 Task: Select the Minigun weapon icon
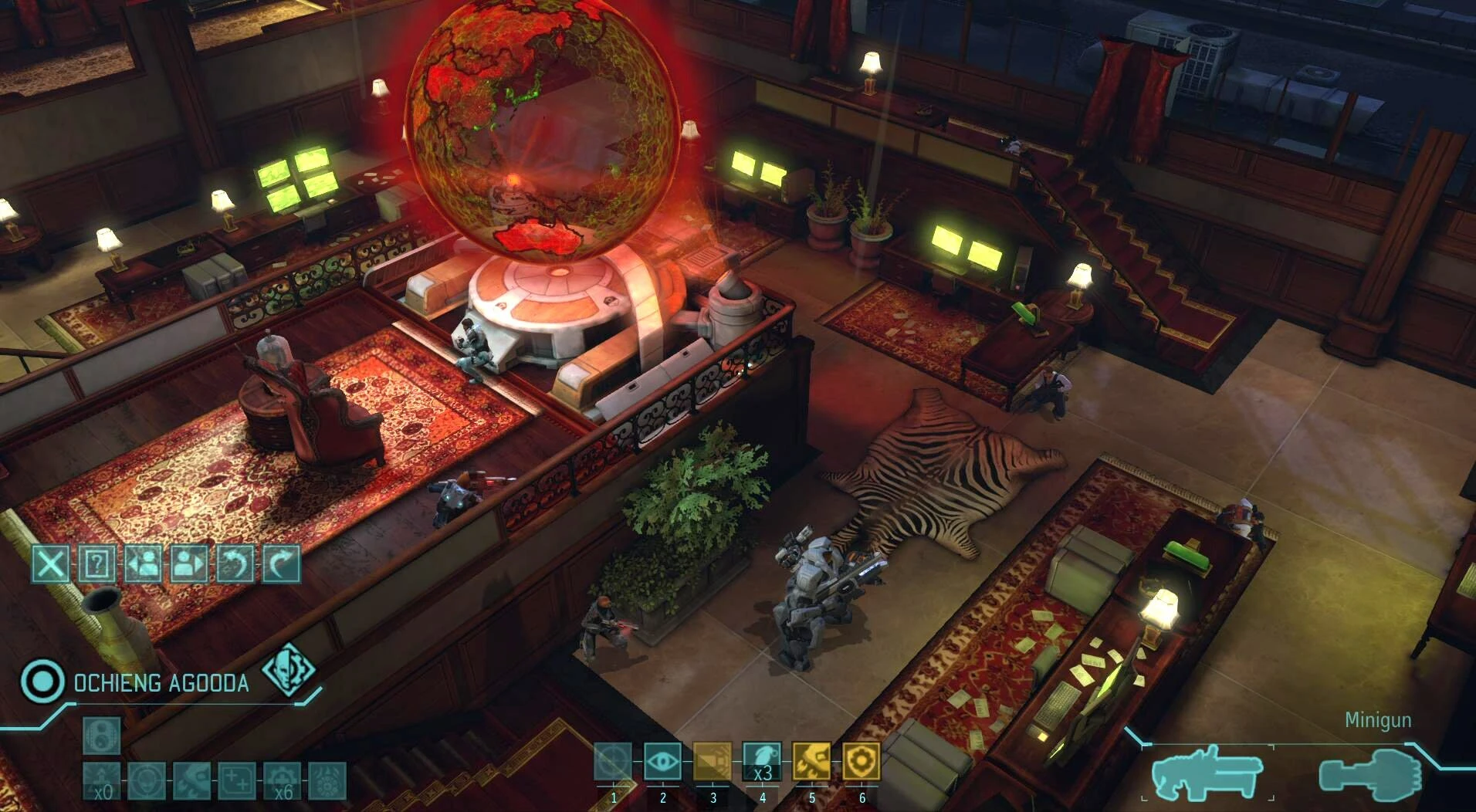click(x=1207, y=773)
